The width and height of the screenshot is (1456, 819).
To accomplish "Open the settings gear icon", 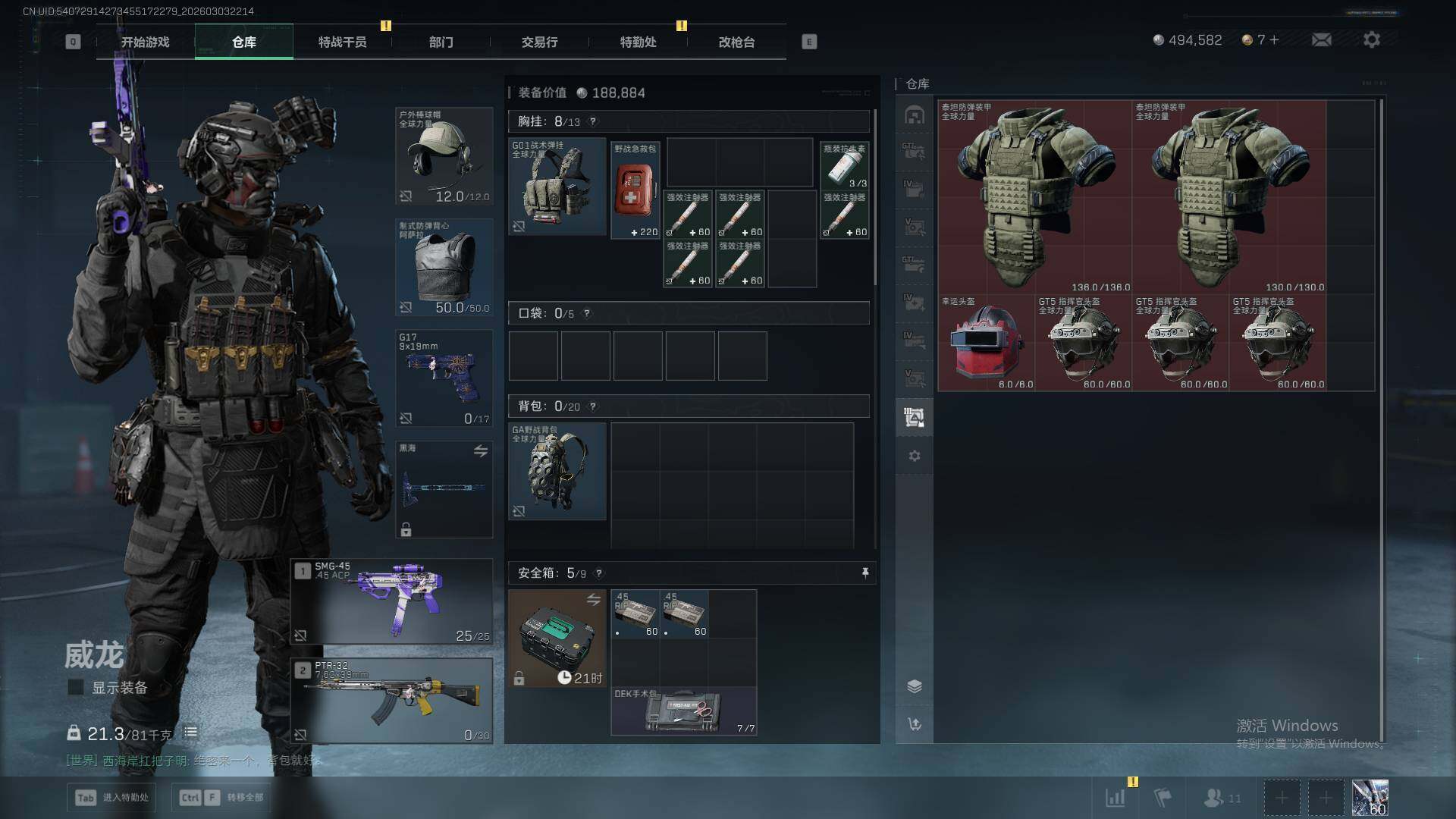I will pyautogui.click(x=1371, y=39).
